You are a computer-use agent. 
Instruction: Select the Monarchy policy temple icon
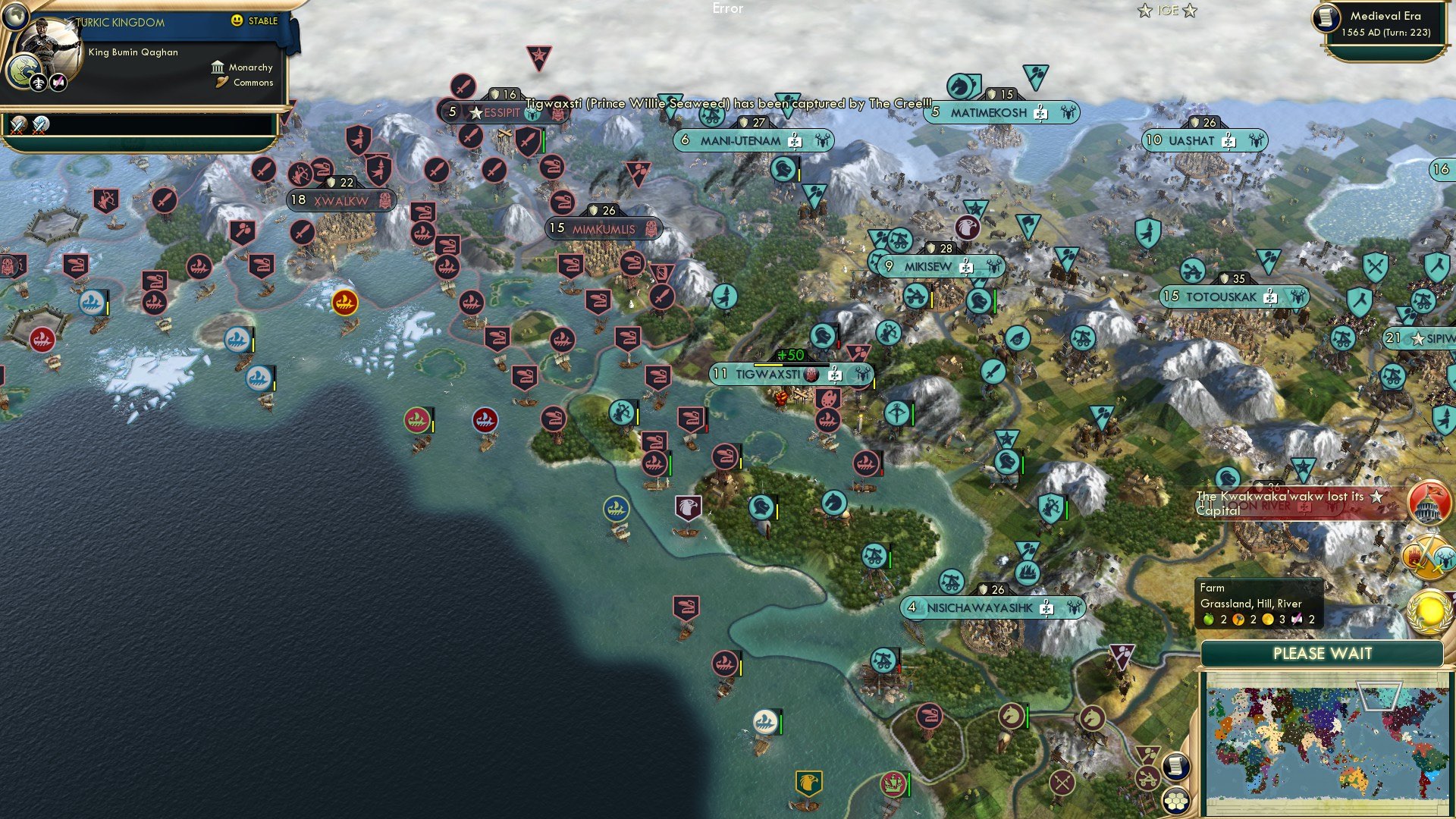pyautogui.click(x=218, y=67)
